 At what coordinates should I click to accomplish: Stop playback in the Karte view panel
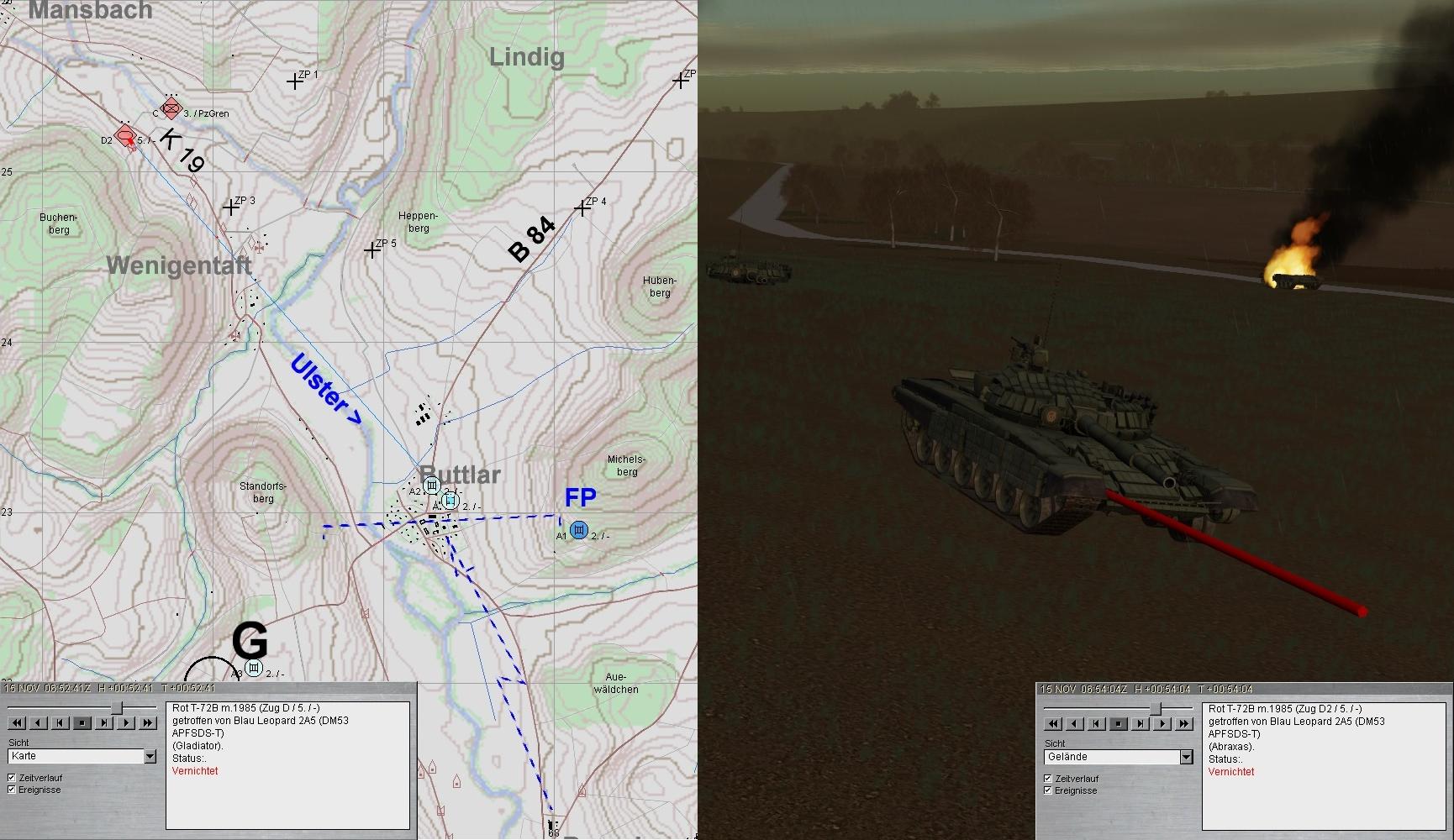pos(82,722)
